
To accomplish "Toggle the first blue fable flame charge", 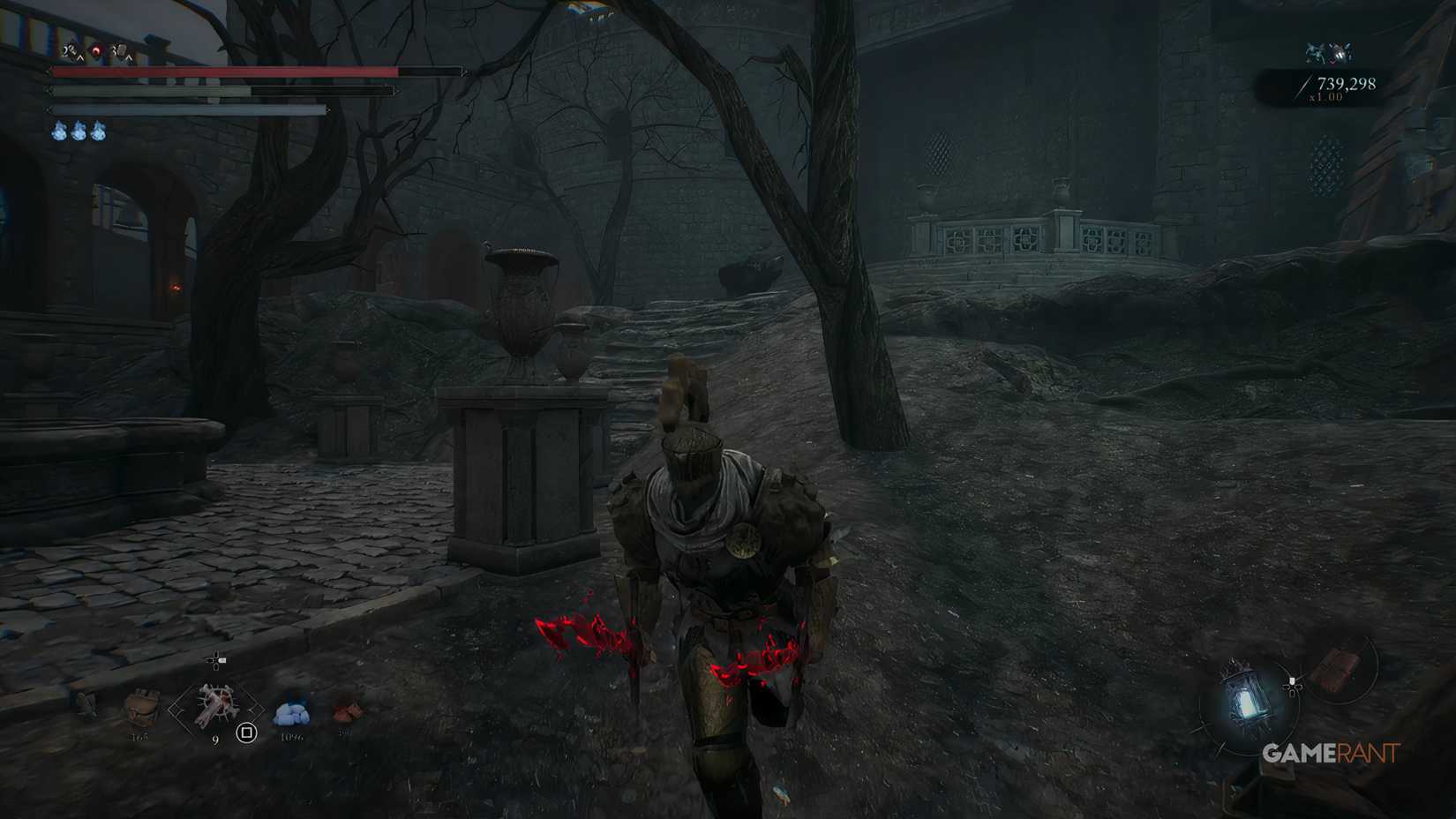I will point(59,131).
